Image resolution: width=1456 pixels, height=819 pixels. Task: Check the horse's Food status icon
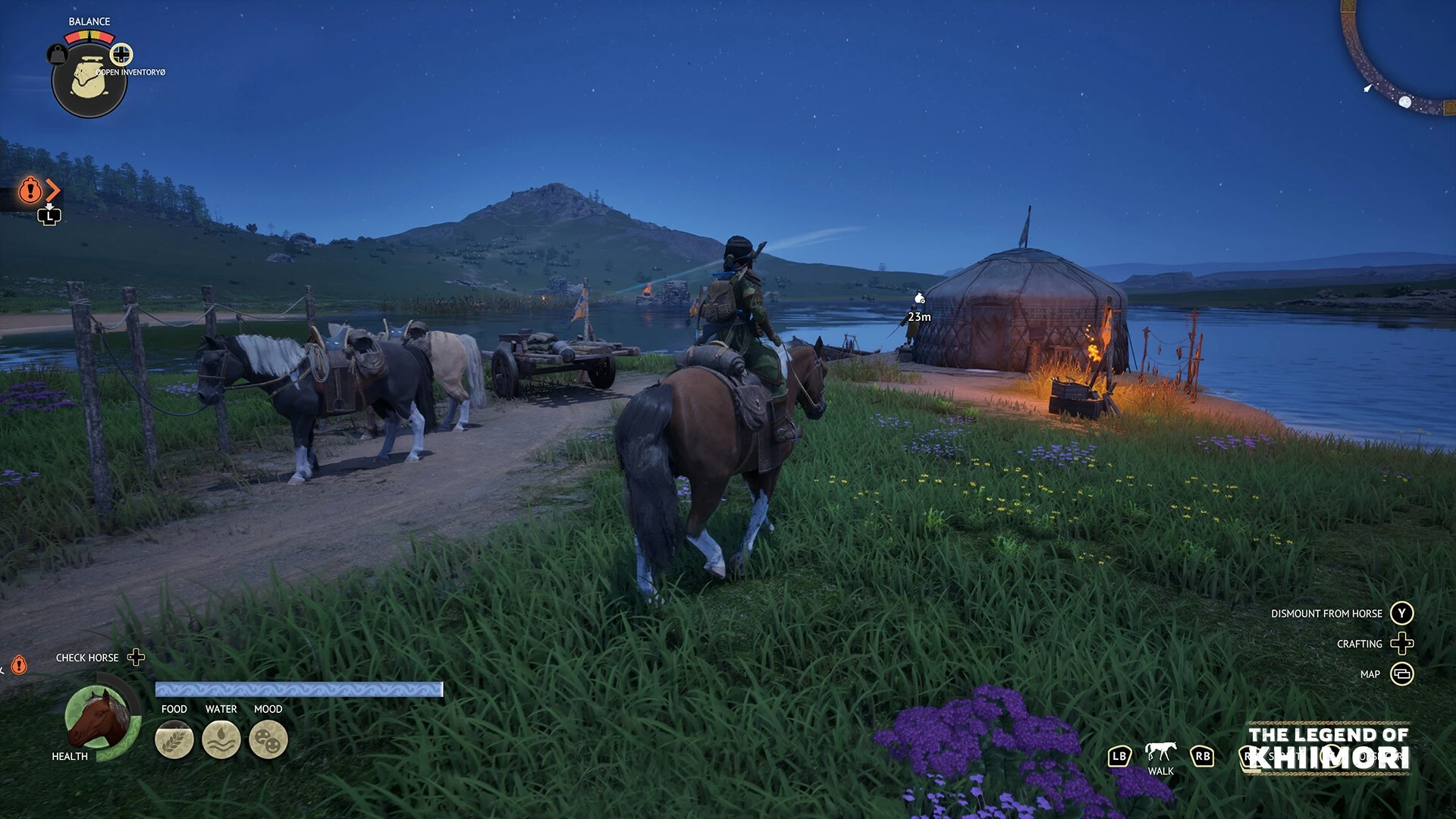pos(174,739)
